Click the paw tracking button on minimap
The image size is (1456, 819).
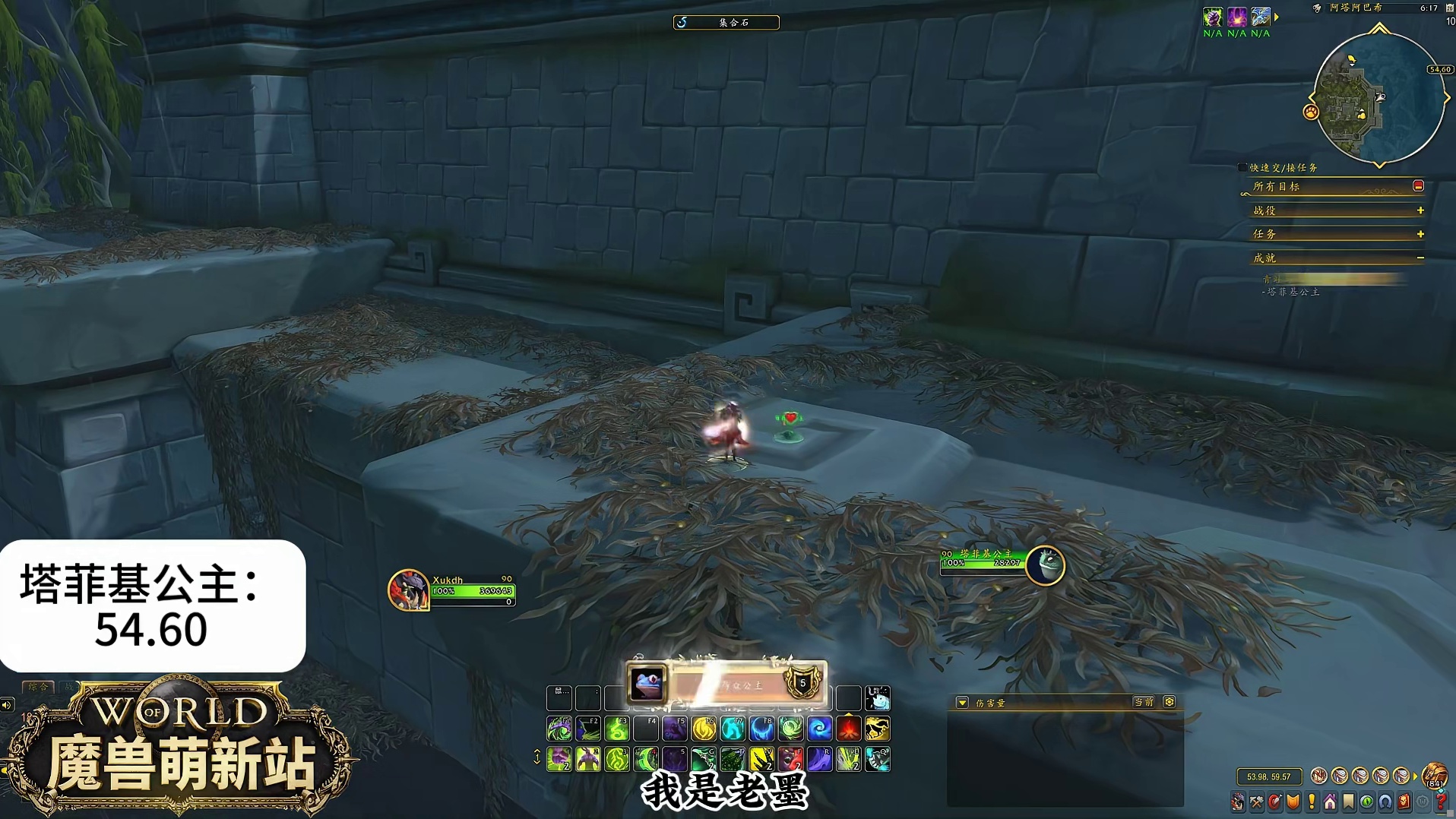1311,112
